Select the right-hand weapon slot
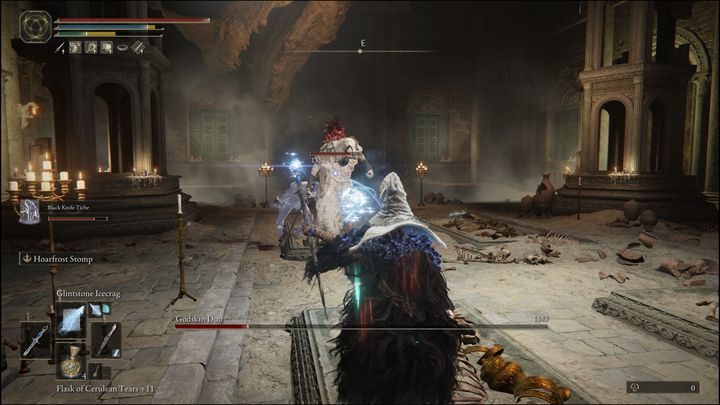Viewport: 720px width, 405px height. click(x=106, y=340)
